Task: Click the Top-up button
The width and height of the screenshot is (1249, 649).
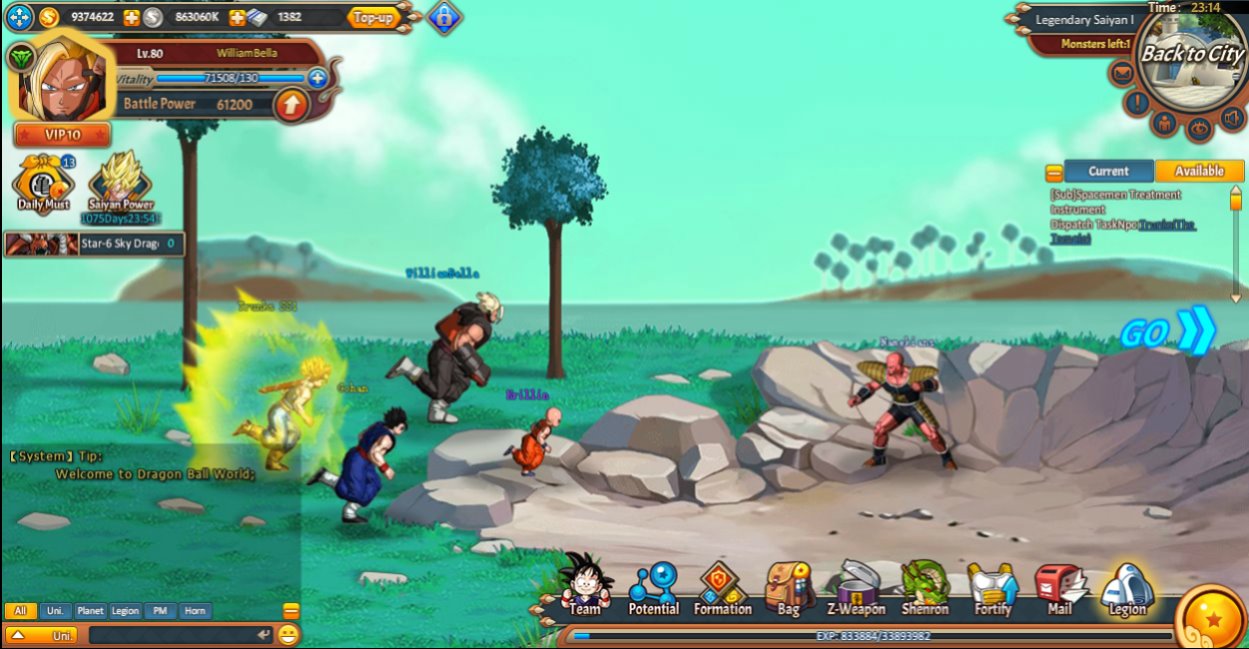Action: (x=374, y=17)
